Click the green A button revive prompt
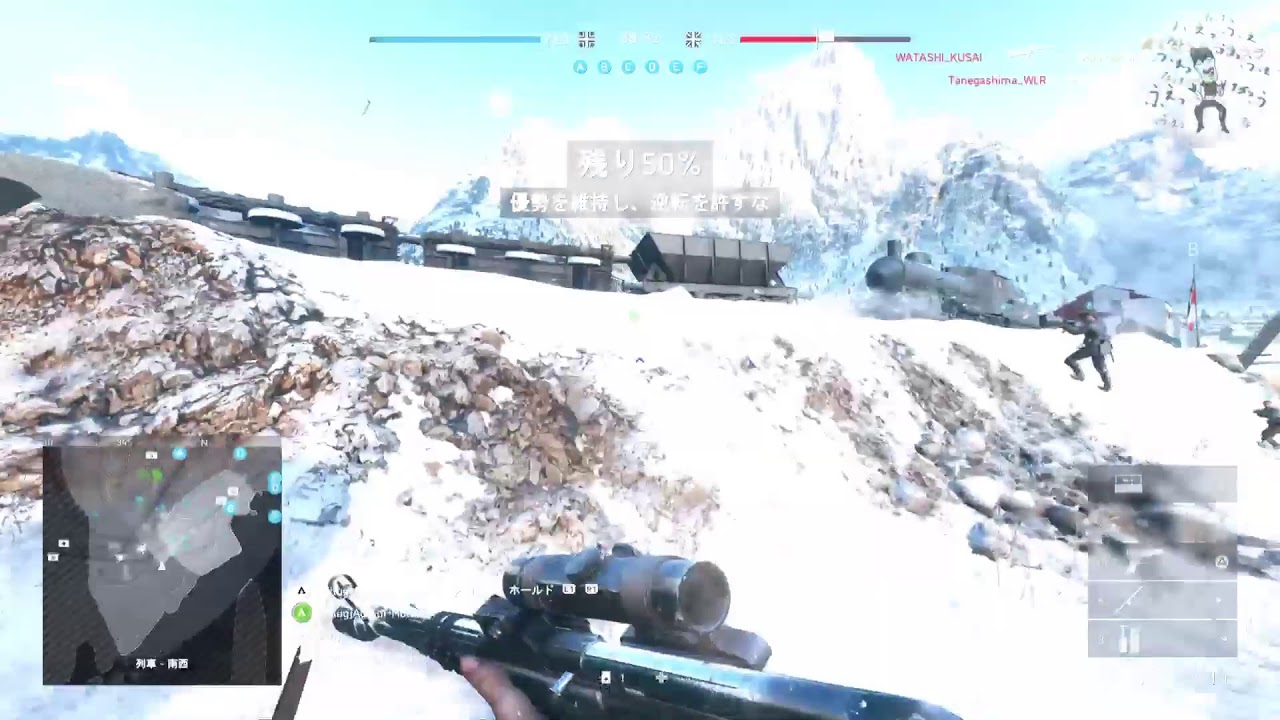This screenshot has height=720, width=1280. click(x=301, y=614)
